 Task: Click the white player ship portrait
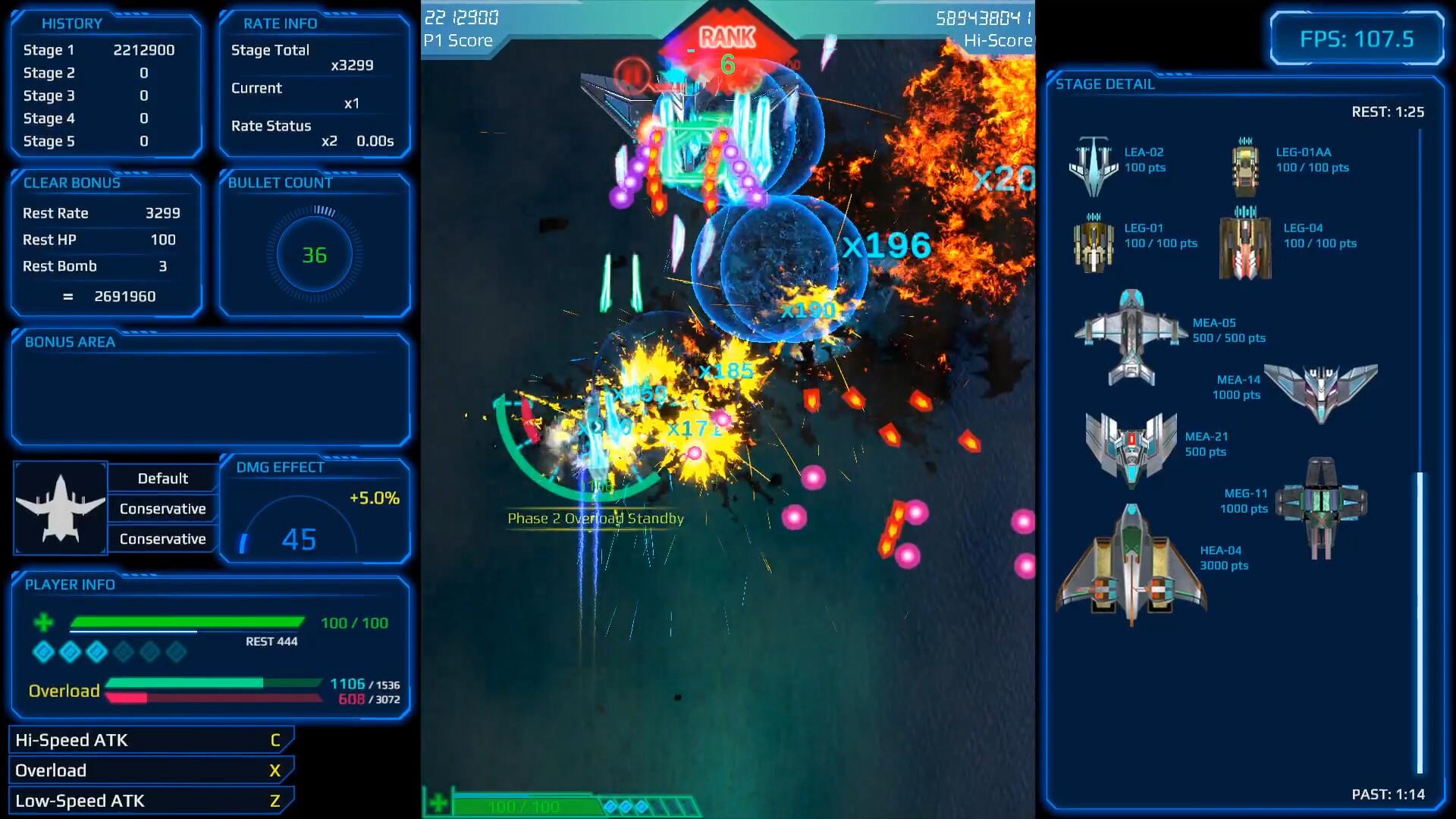tap(61, 508)
